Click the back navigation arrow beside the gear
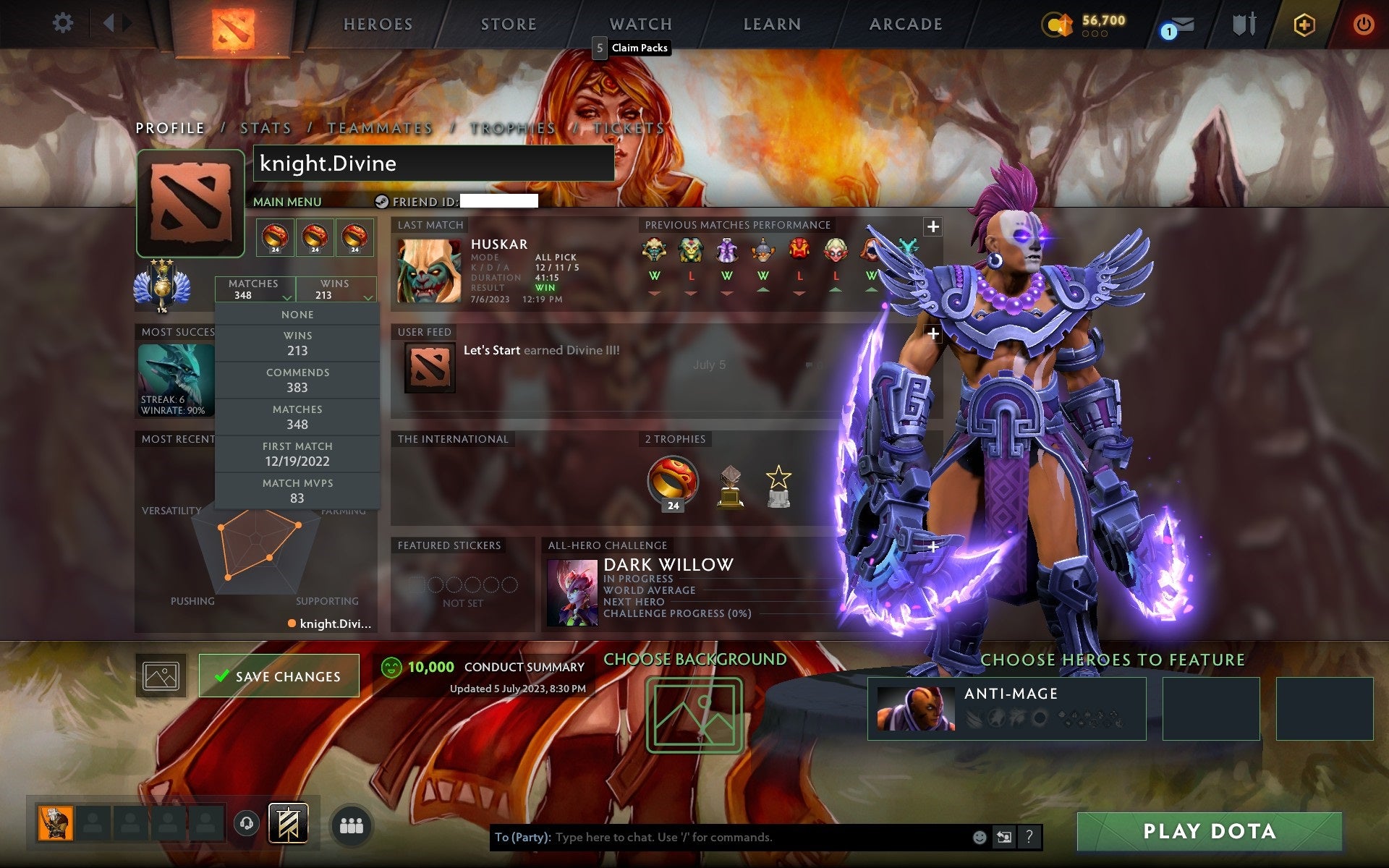This screenshot has width=1389, height=868. (110, 22)
